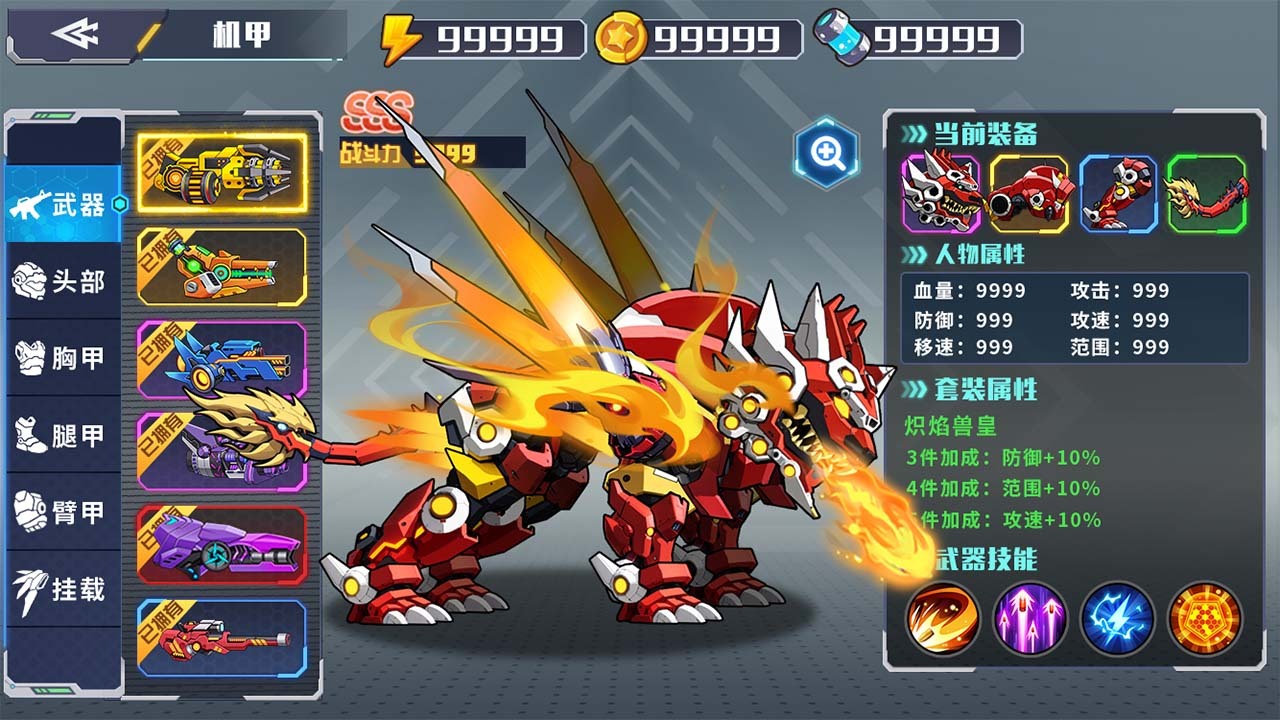Inspect the equipped red chest armor slot

pyautogui.click(x=1029, y=194)
